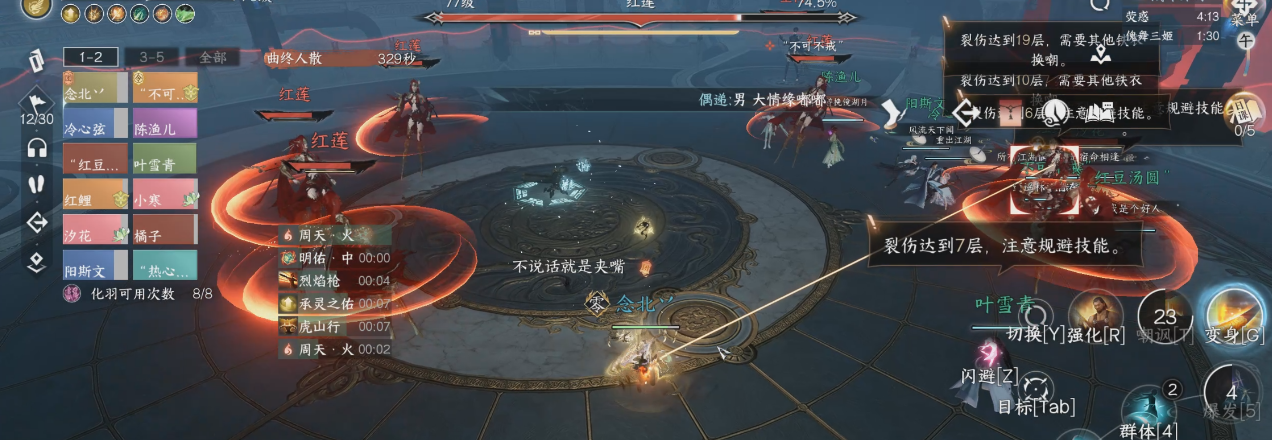Open the headphones voice chat icon
Image resolution: width=1272 pixels, height=440 pixels.
click(x=37, y=147)
